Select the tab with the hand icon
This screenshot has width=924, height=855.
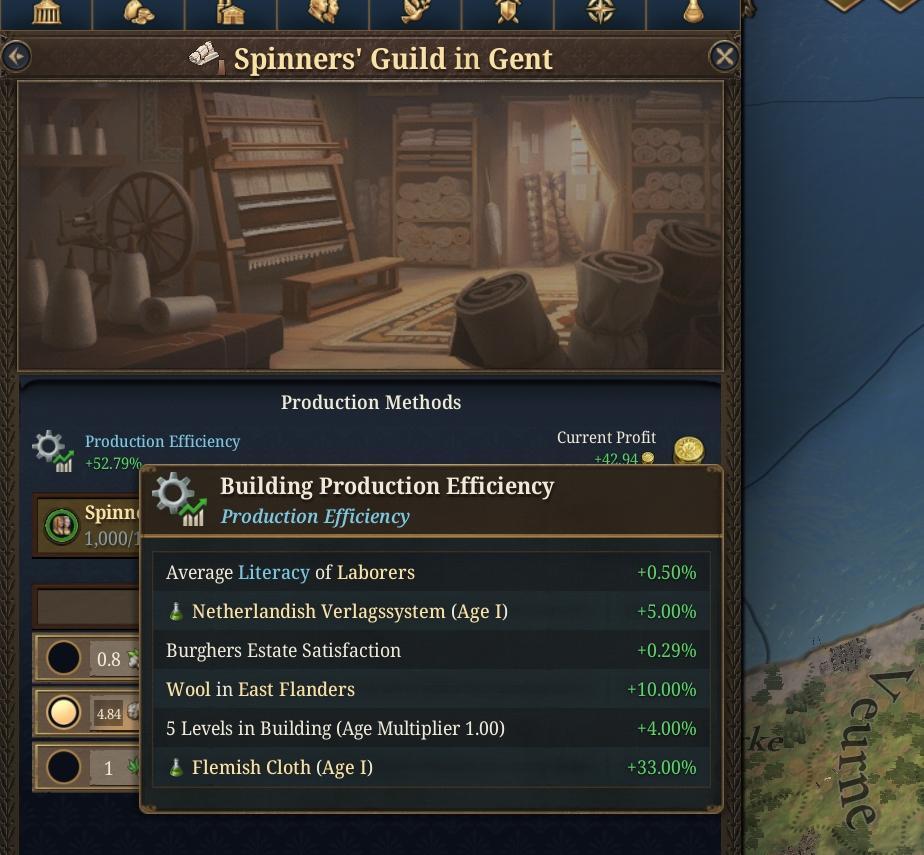tap(415, 12)
